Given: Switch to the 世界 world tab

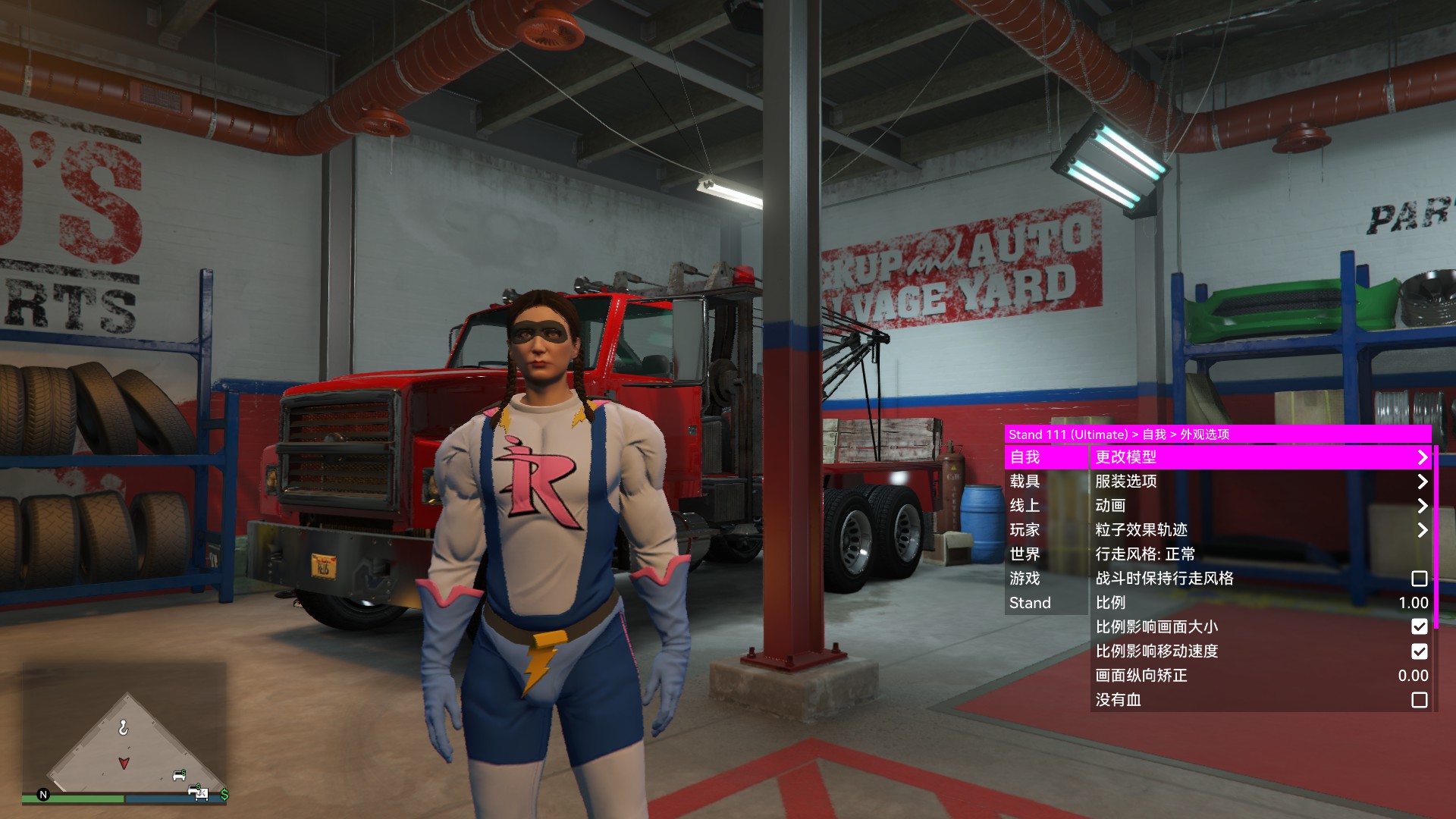Looking at the screenshot, I should click(1045, 554).
